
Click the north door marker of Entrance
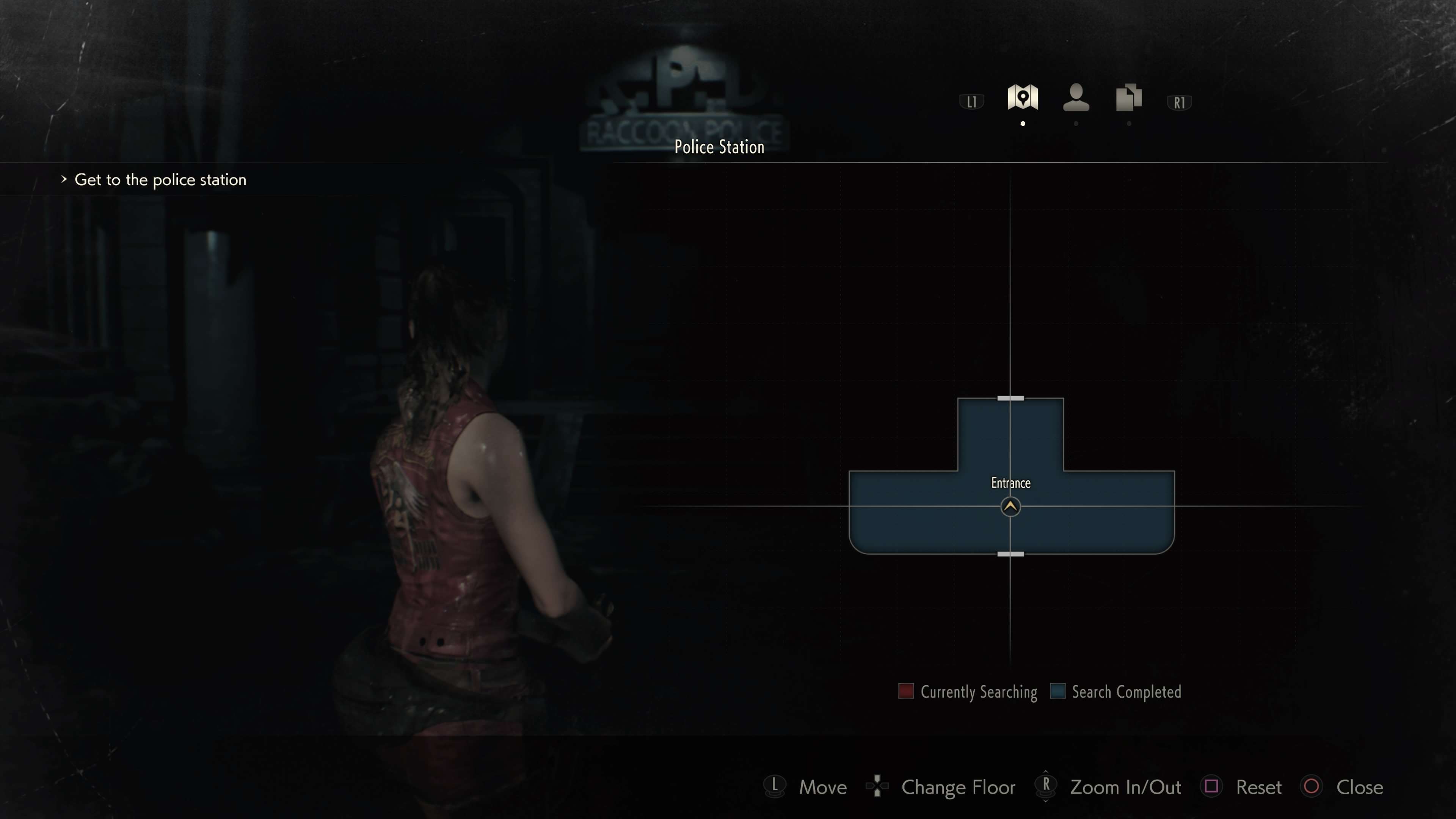1010,399
